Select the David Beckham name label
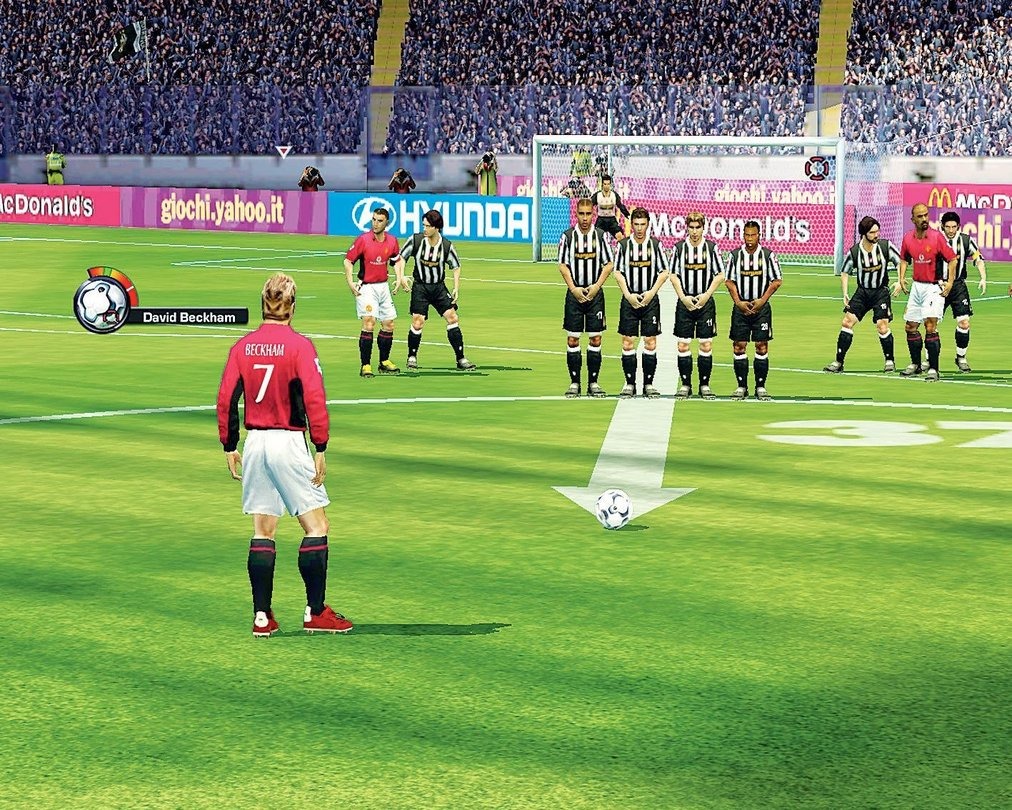Screen dimensions: 1012x810 [187, 317]
